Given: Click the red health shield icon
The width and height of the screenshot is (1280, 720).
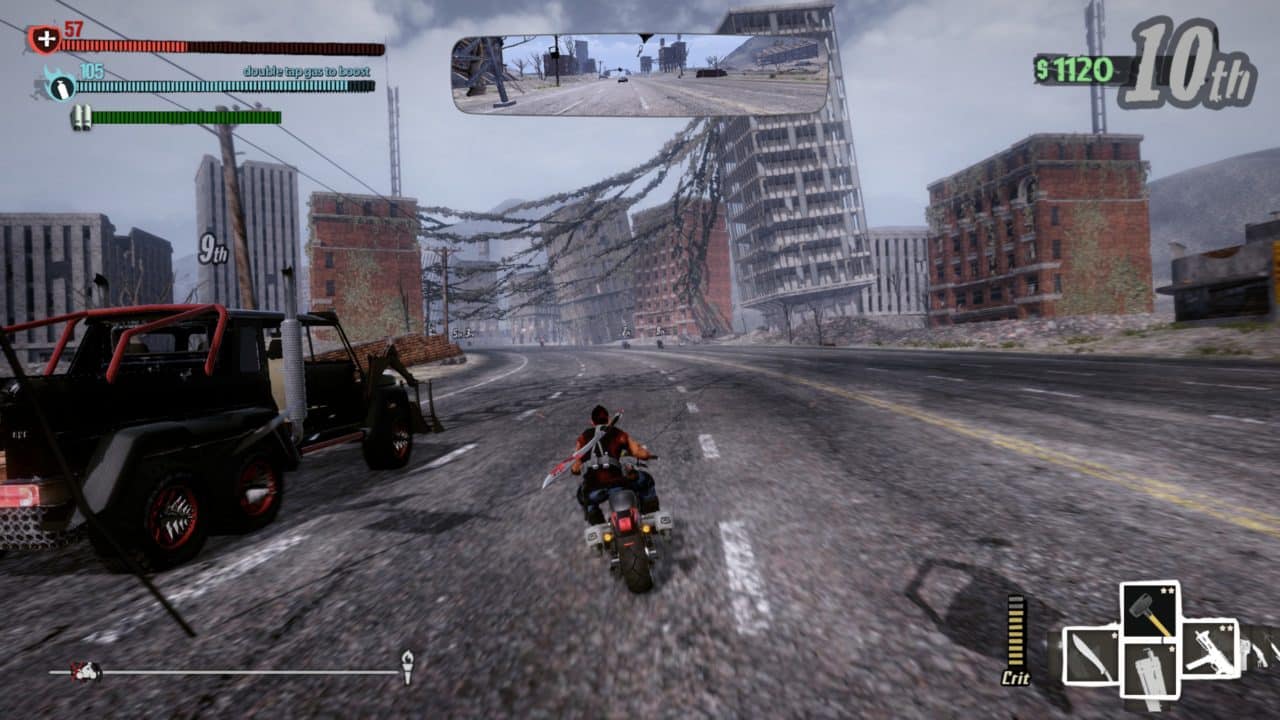Looking at the screenshot, I should click(46, 40).
